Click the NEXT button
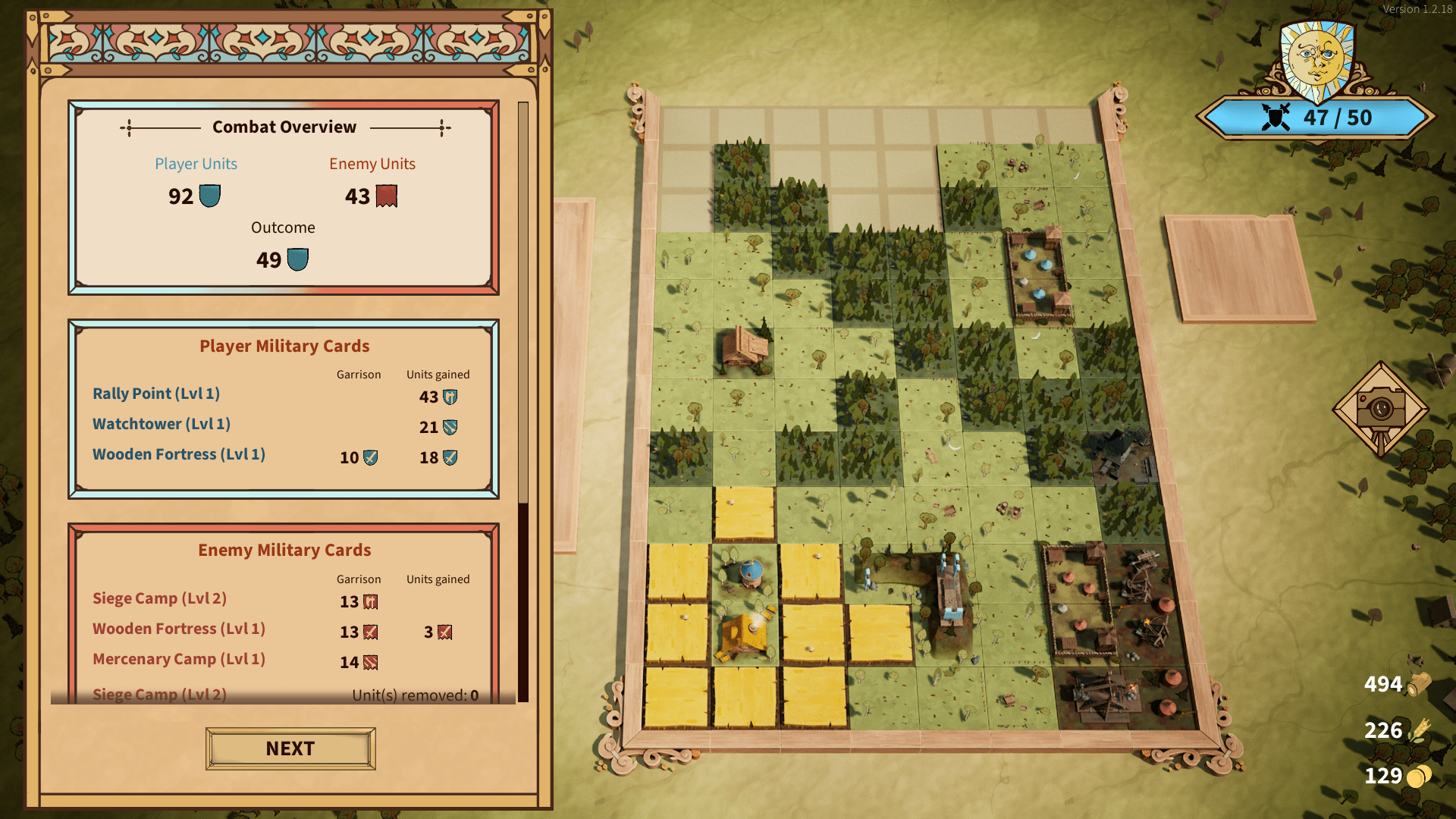This screenshot has height=819, width=1456. 290,748
